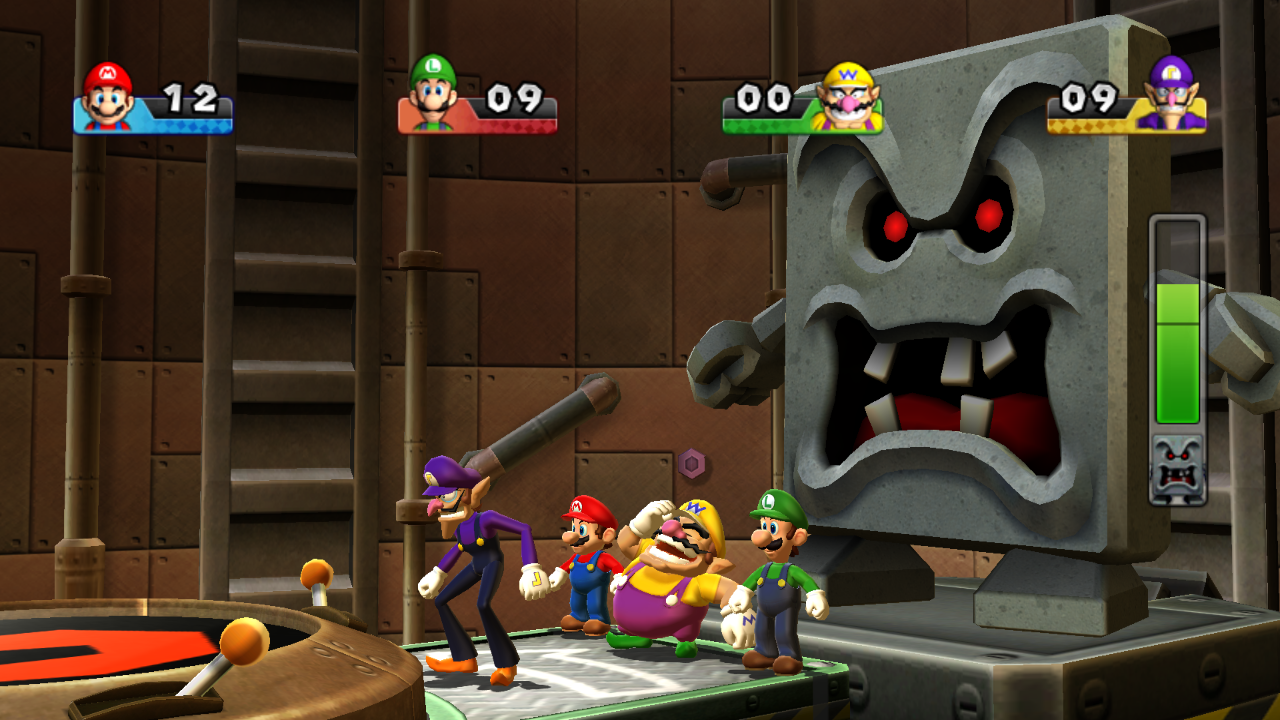Toggle Waluigi's score counter showing 09

(1090, 99)
